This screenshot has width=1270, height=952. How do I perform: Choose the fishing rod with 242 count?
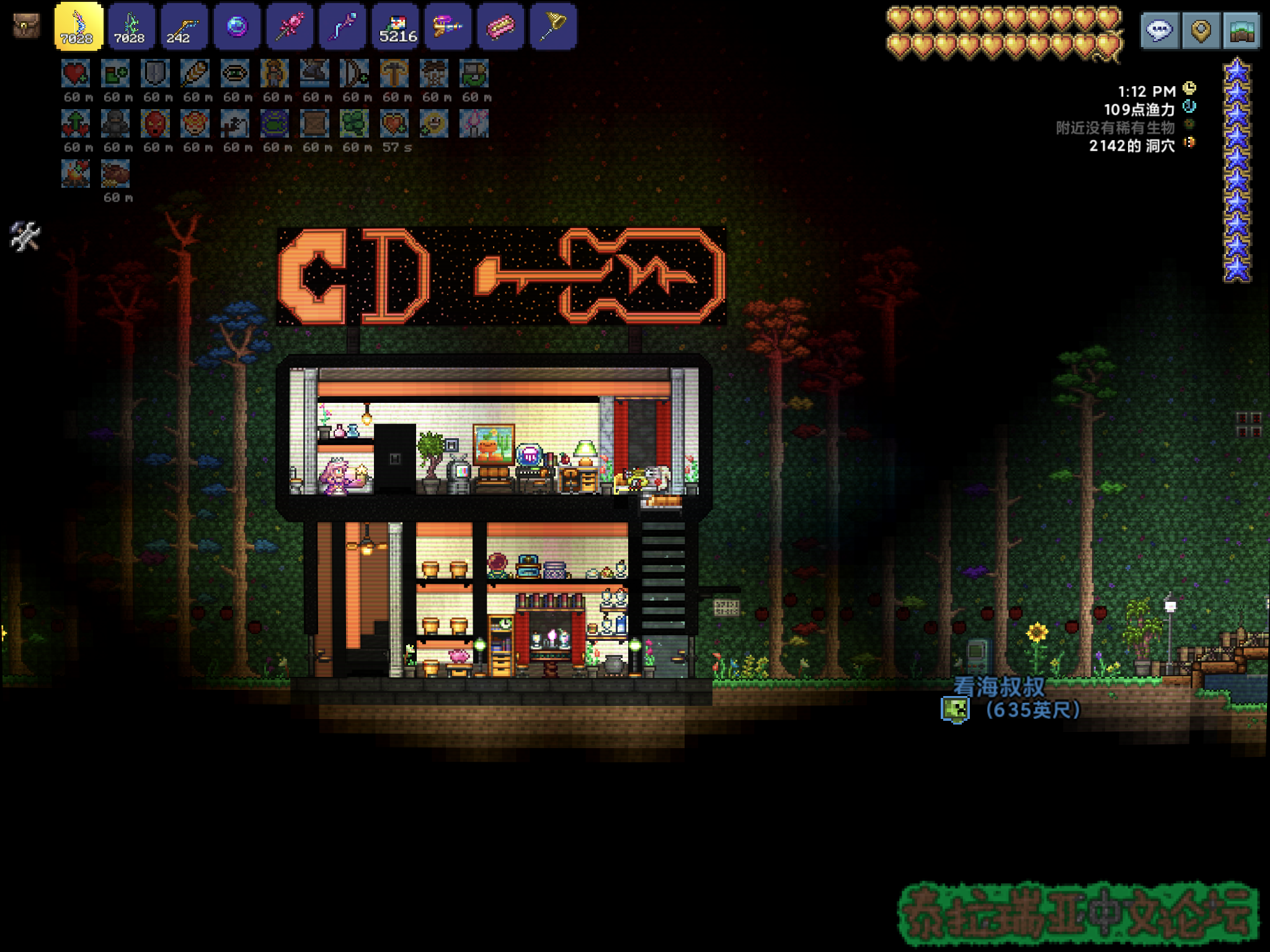184,26
